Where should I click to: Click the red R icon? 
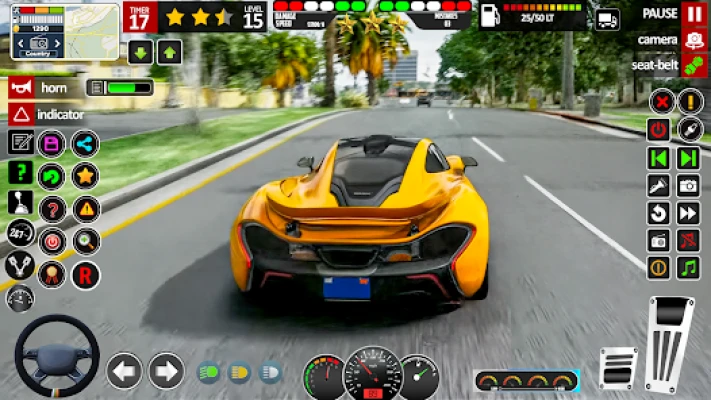click(85, 273)
